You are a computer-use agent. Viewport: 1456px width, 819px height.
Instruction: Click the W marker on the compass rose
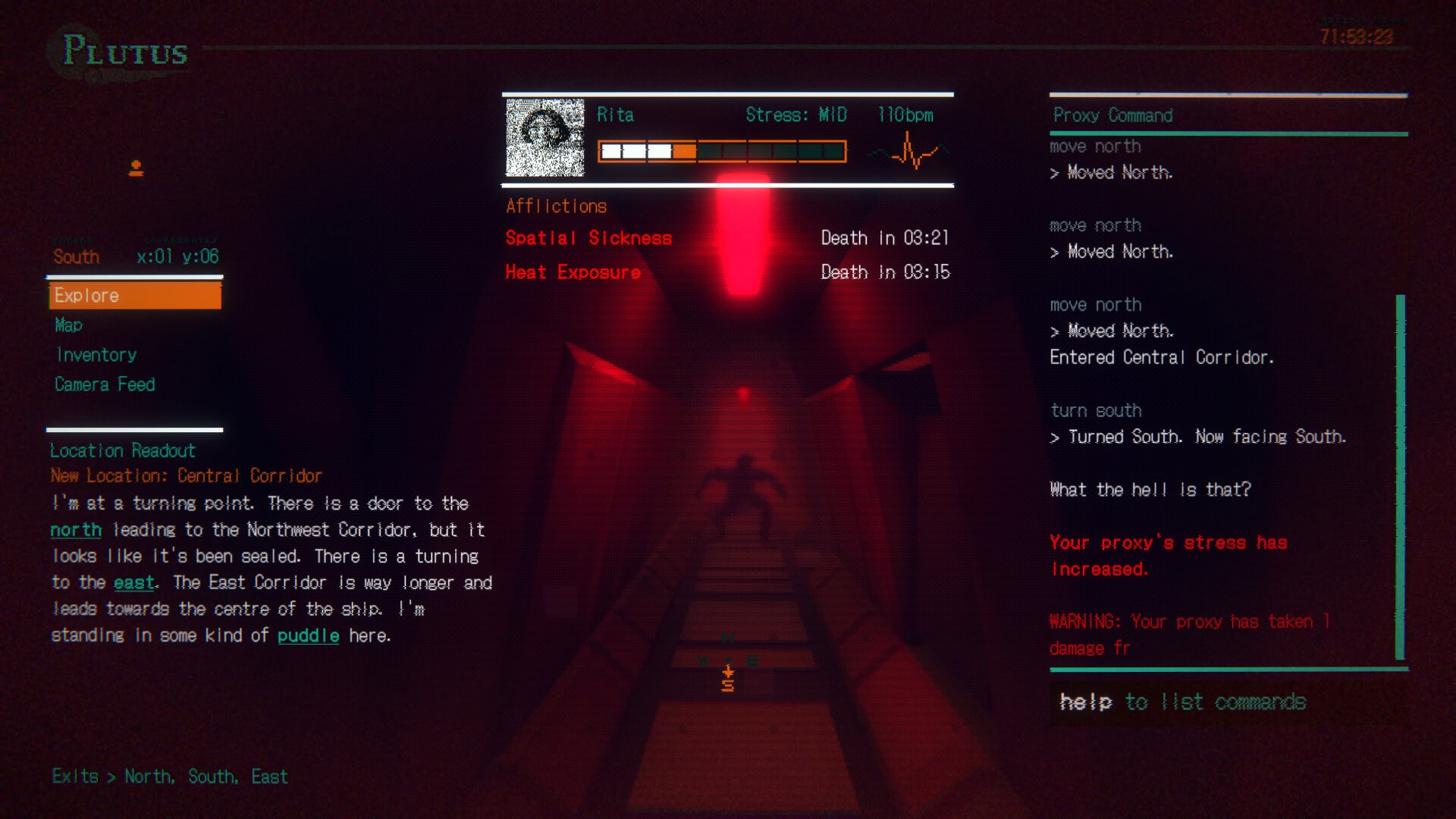pyautogui.click(x=704, y=659)
